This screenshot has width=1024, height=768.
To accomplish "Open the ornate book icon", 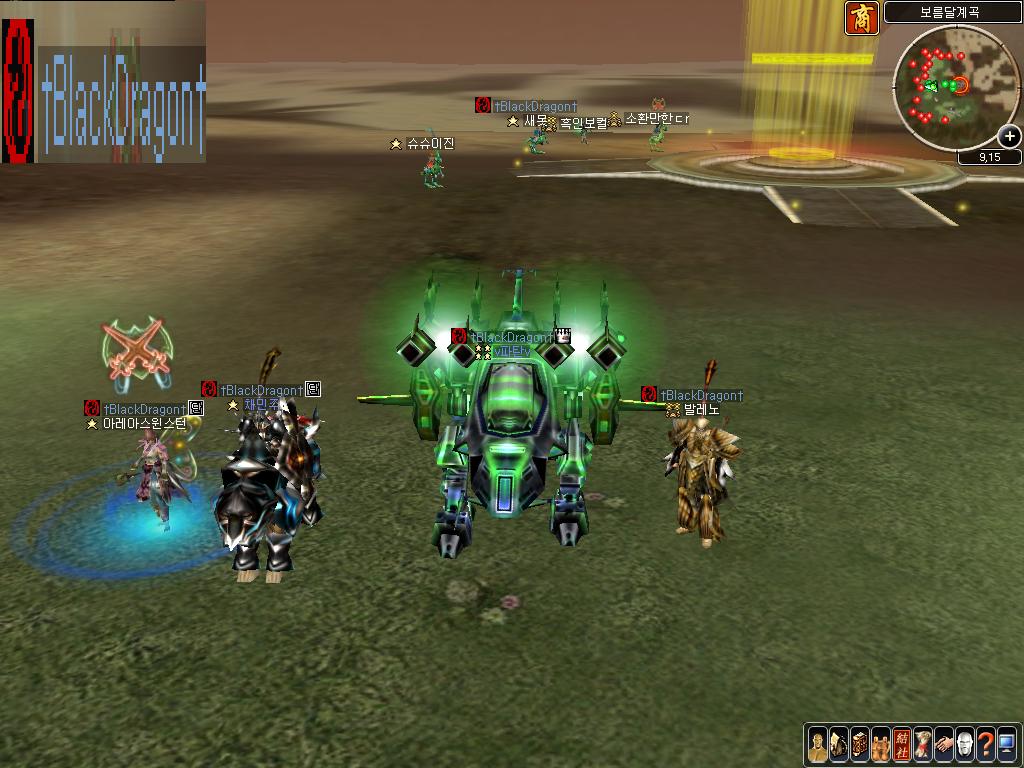I will point(860,744).
